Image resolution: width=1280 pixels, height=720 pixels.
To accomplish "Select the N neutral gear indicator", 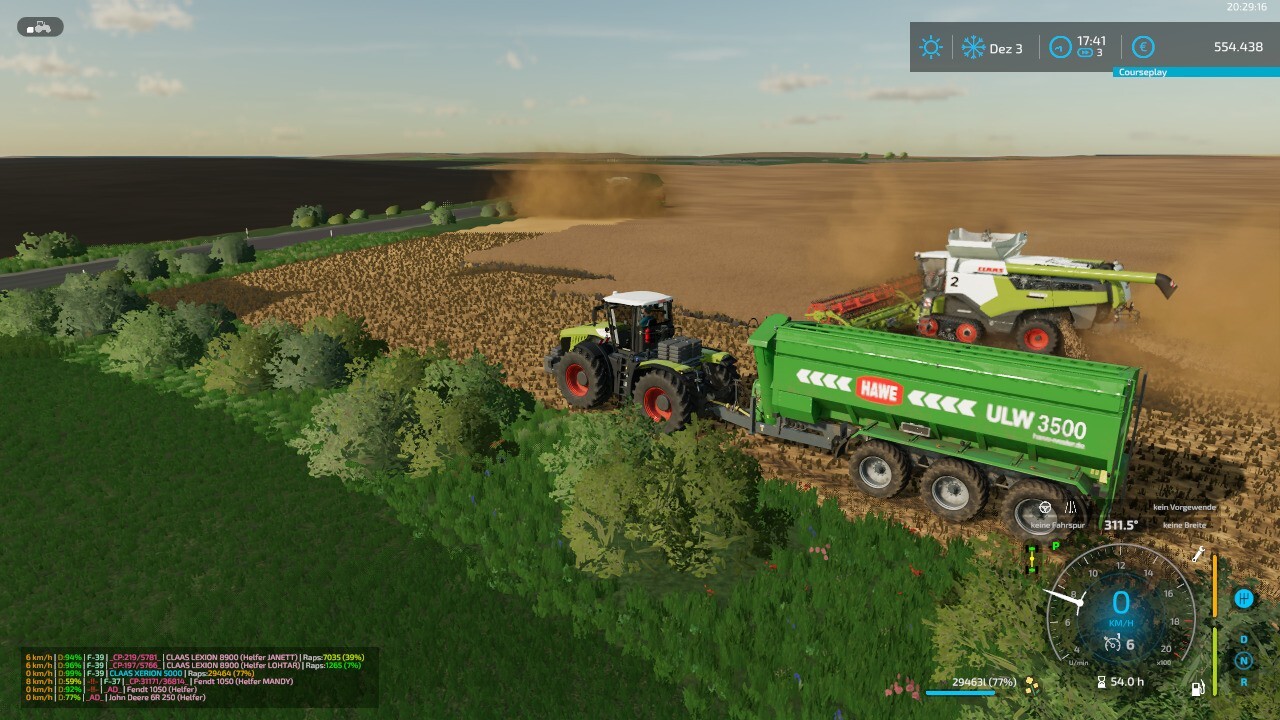I will coord(1244,660).
